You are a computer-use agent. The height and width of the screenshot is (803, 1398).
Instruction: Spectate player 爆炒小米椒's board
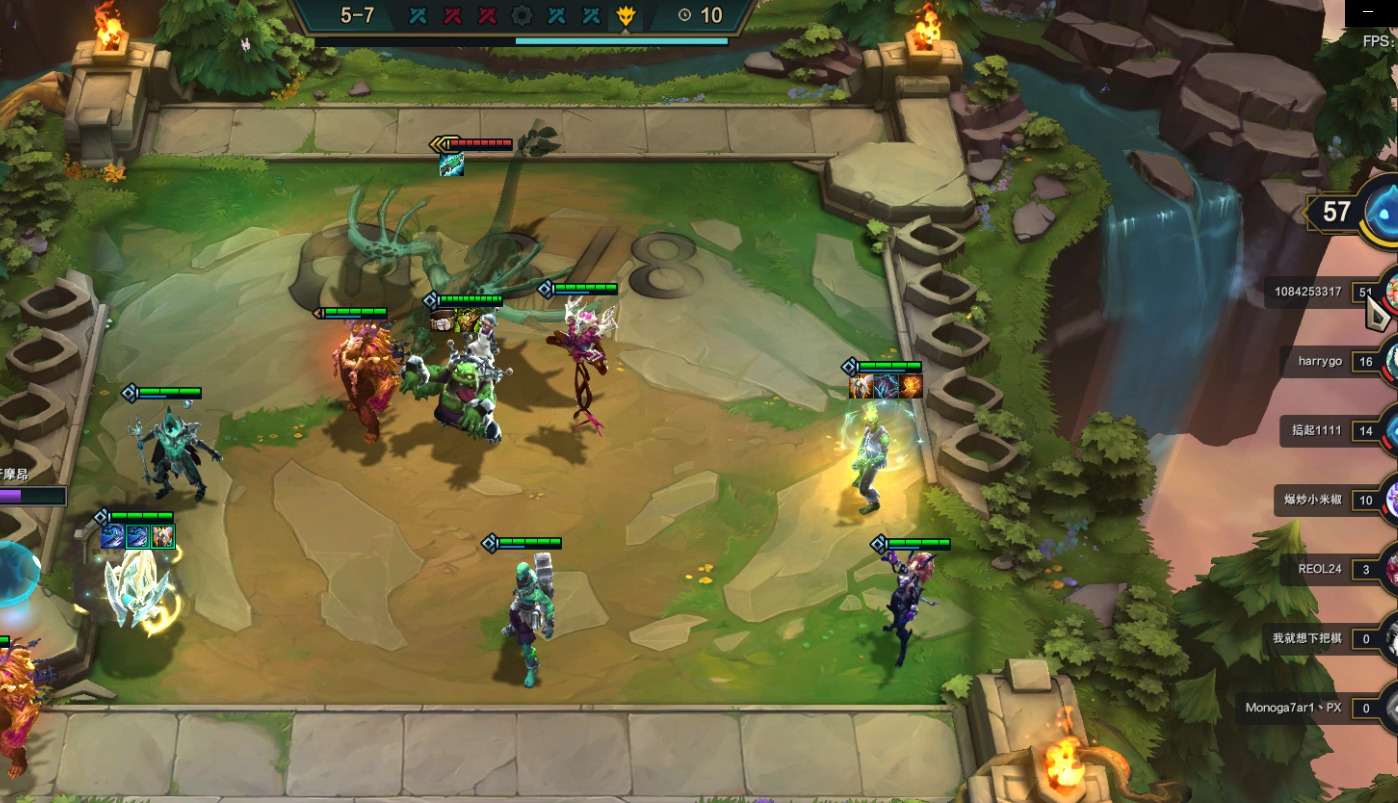coord(1314,500)
